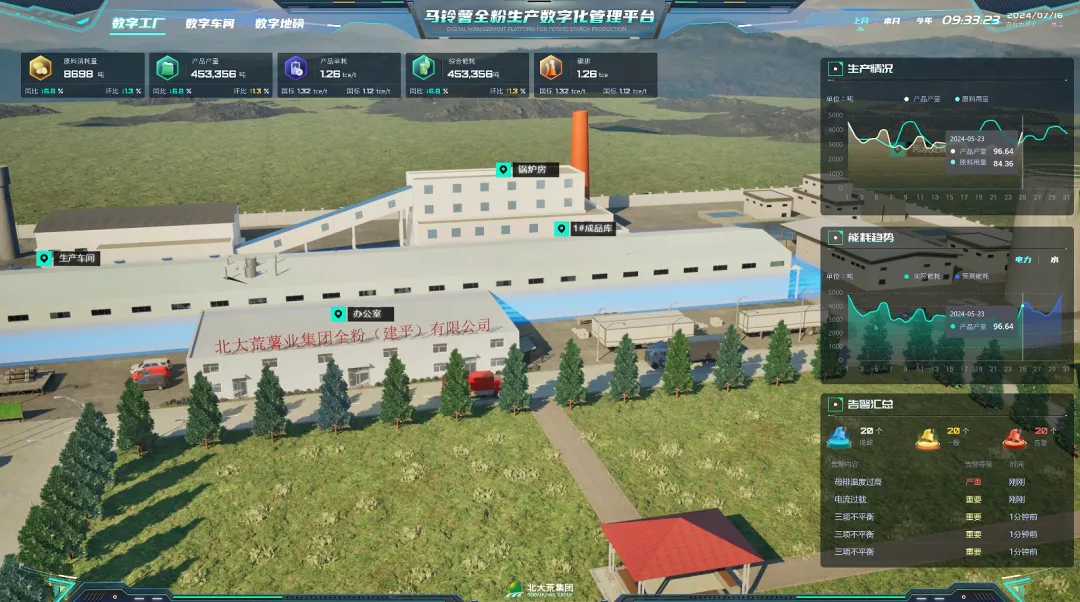The image size is (1080, 602).
Task: Open the 母排温度过高 alarm row
Action: 858,482
